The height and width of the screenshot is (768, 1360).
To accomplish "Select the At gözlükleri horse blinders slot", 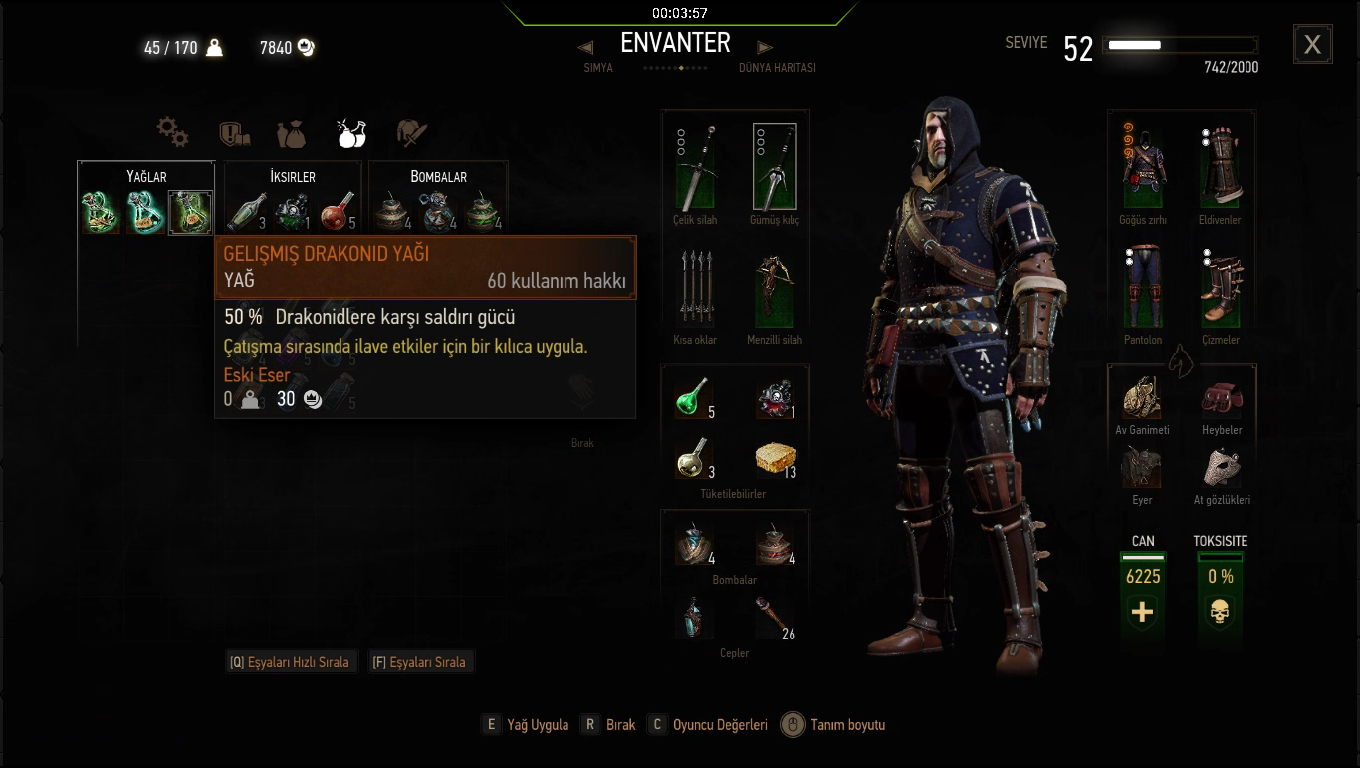I will [x=1221, y=467].
